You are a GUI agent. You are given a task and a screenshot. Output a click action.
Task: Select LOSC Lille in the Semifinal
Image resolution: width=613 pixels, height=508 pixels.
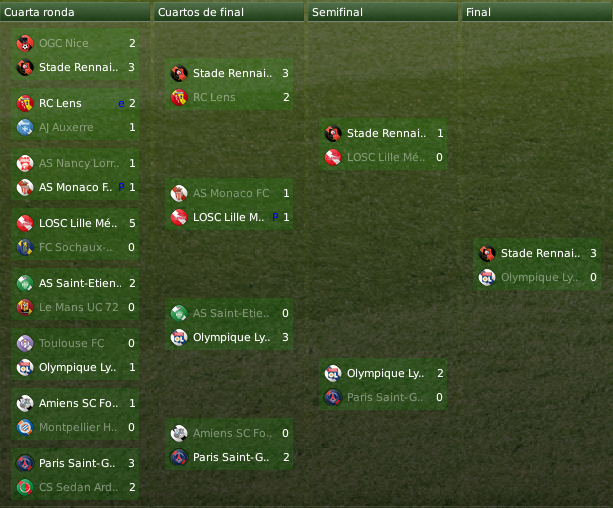386,157
